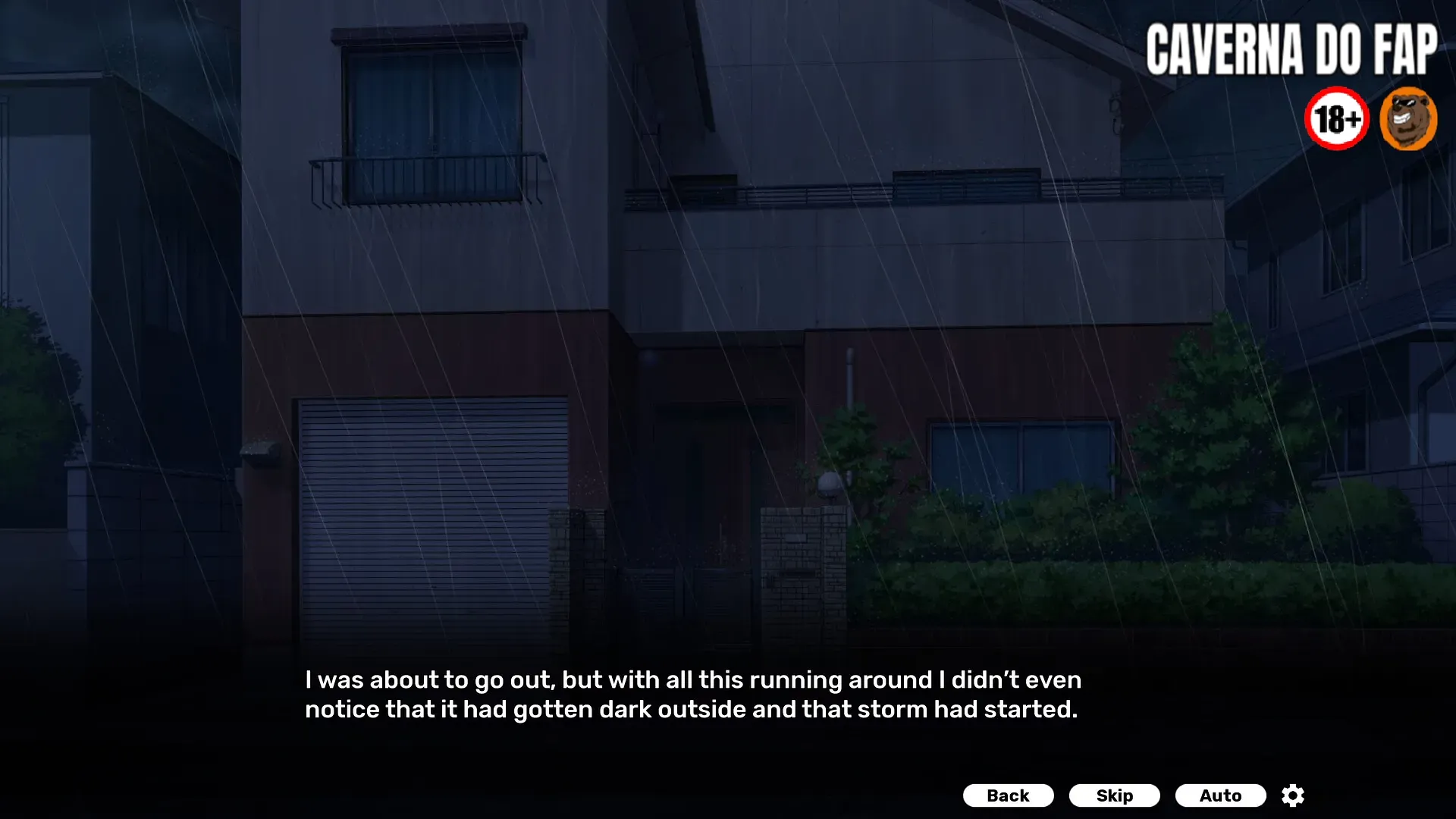Screen dimensions: 1456x819
Task: Open settings with the gear icon
Action: [x=1293, y=795]
